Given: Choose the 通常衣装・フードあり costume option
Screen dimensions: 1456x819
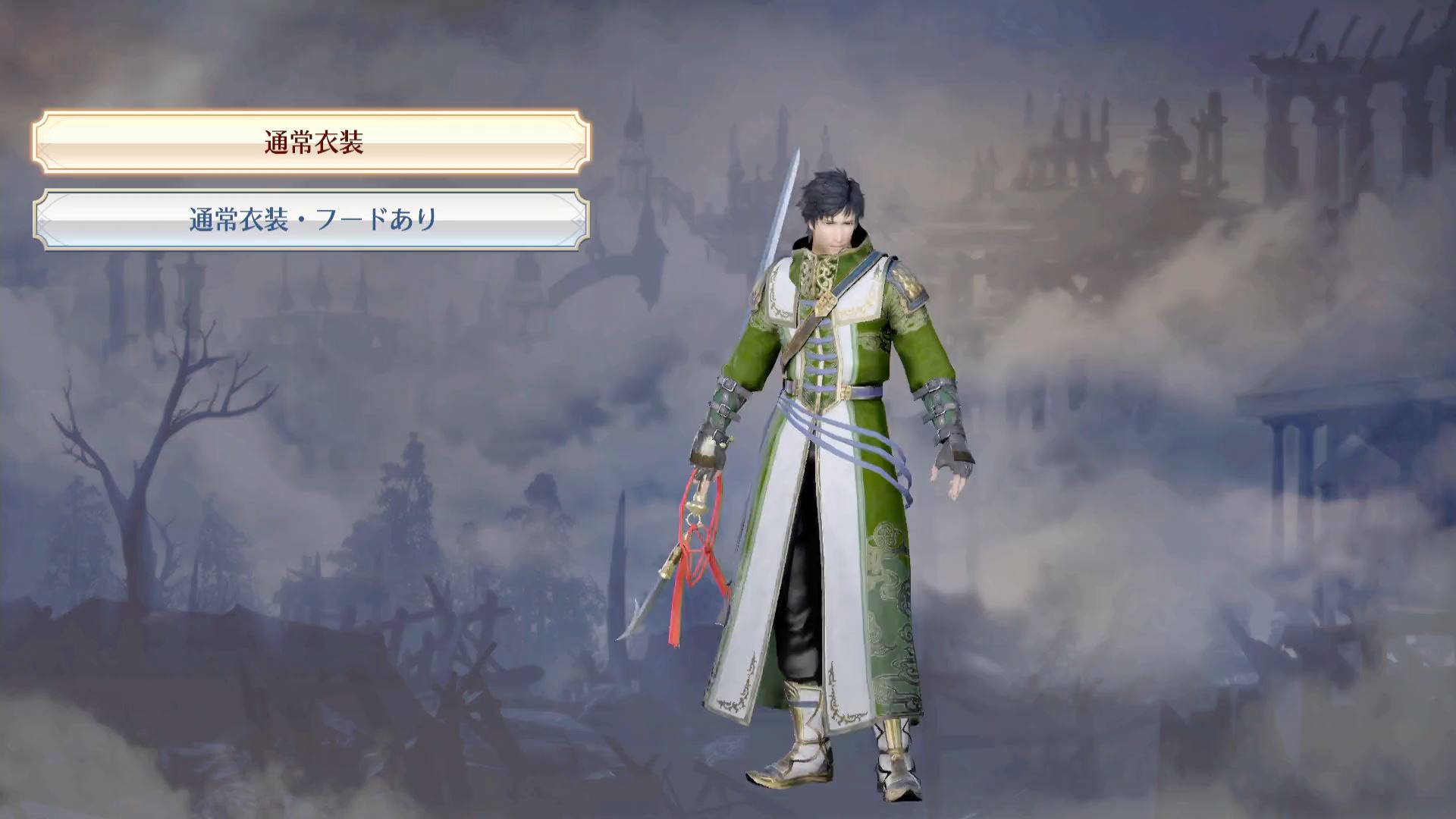Looking at the screenshot, I should (312, 220).
